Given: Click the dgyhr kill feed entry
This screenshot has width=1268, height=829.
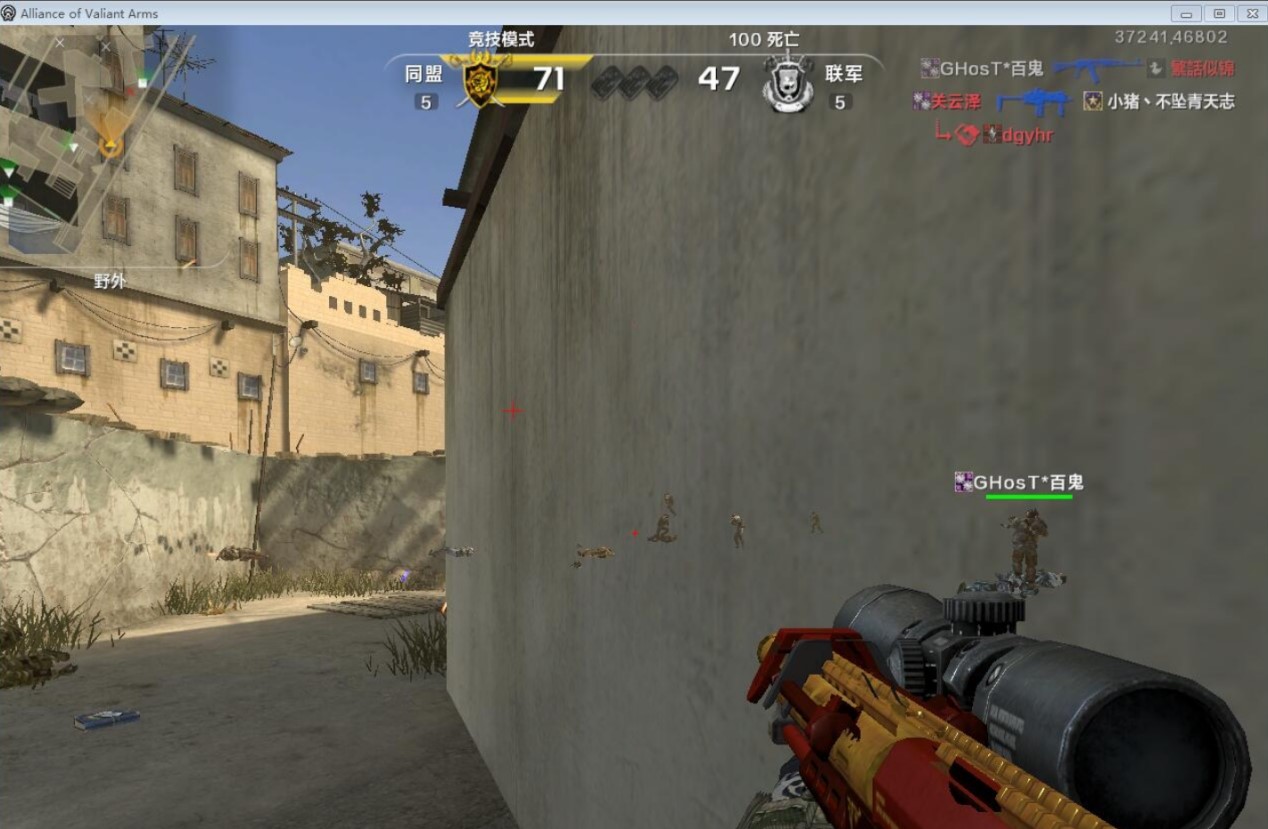Looking at the screenshot, I should pos(1026,135).
